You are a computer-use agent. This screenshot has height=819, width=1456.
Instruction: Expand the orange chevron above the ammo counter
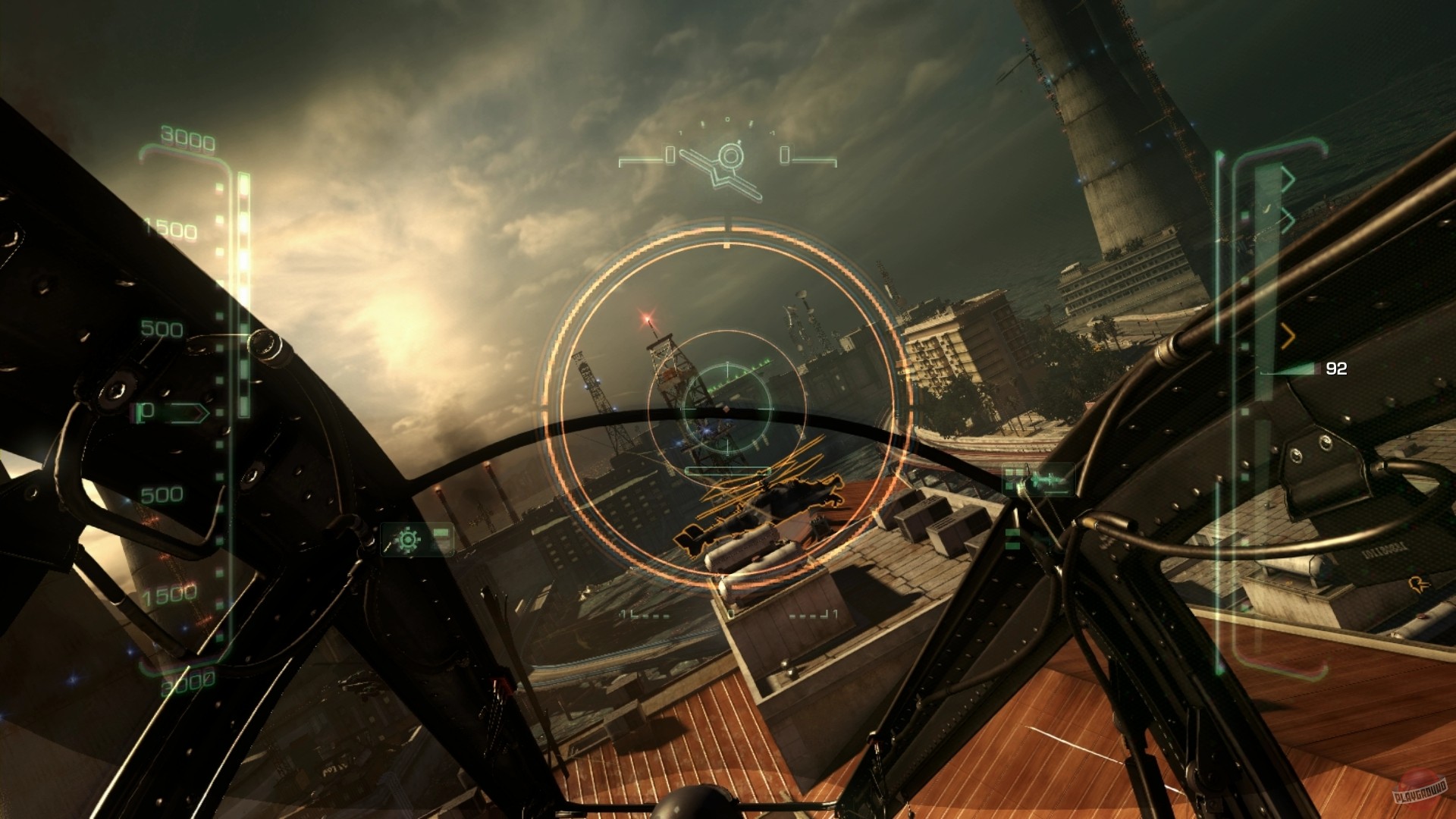pyautogui.click(x=1288, y=336)
